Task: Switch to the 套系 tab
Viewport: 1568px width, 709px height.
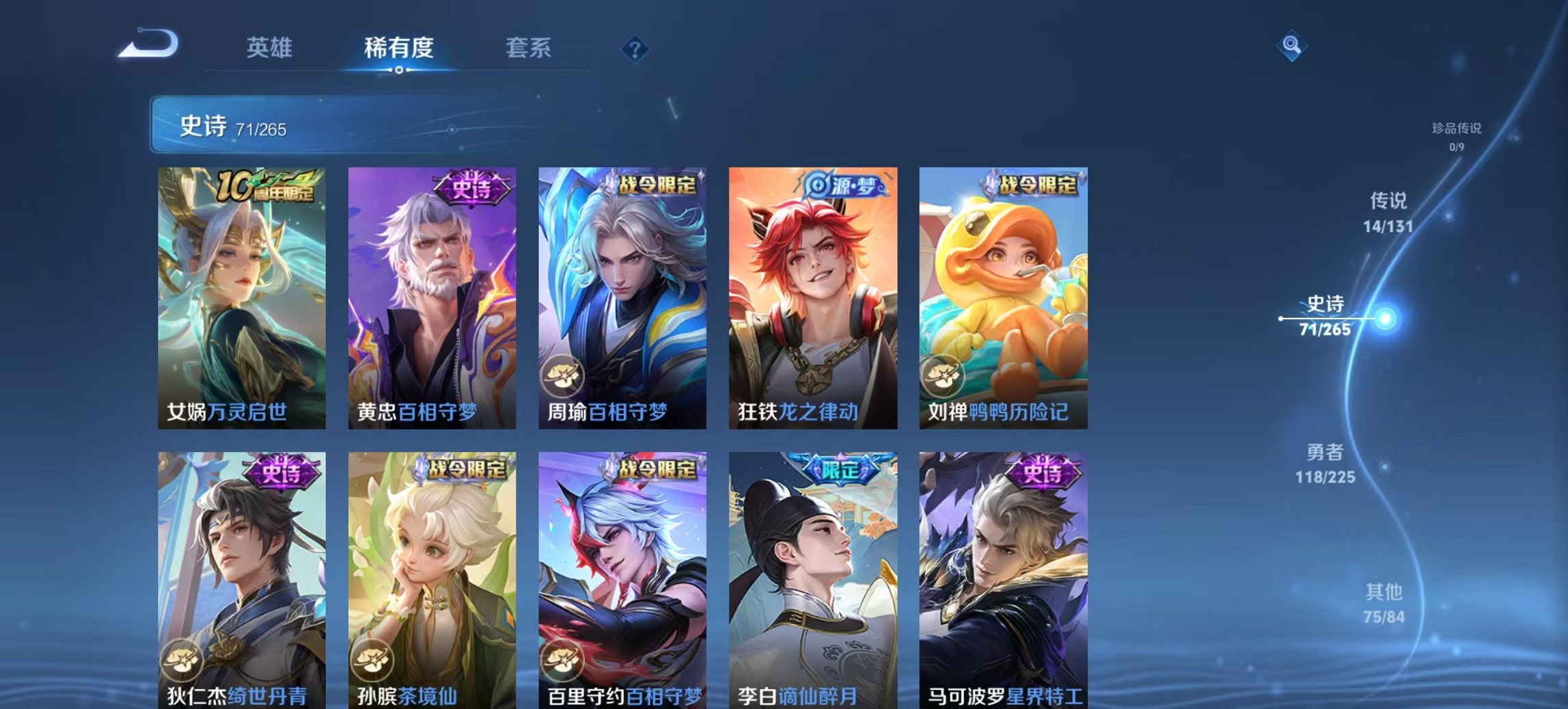Action: point(529,47)
